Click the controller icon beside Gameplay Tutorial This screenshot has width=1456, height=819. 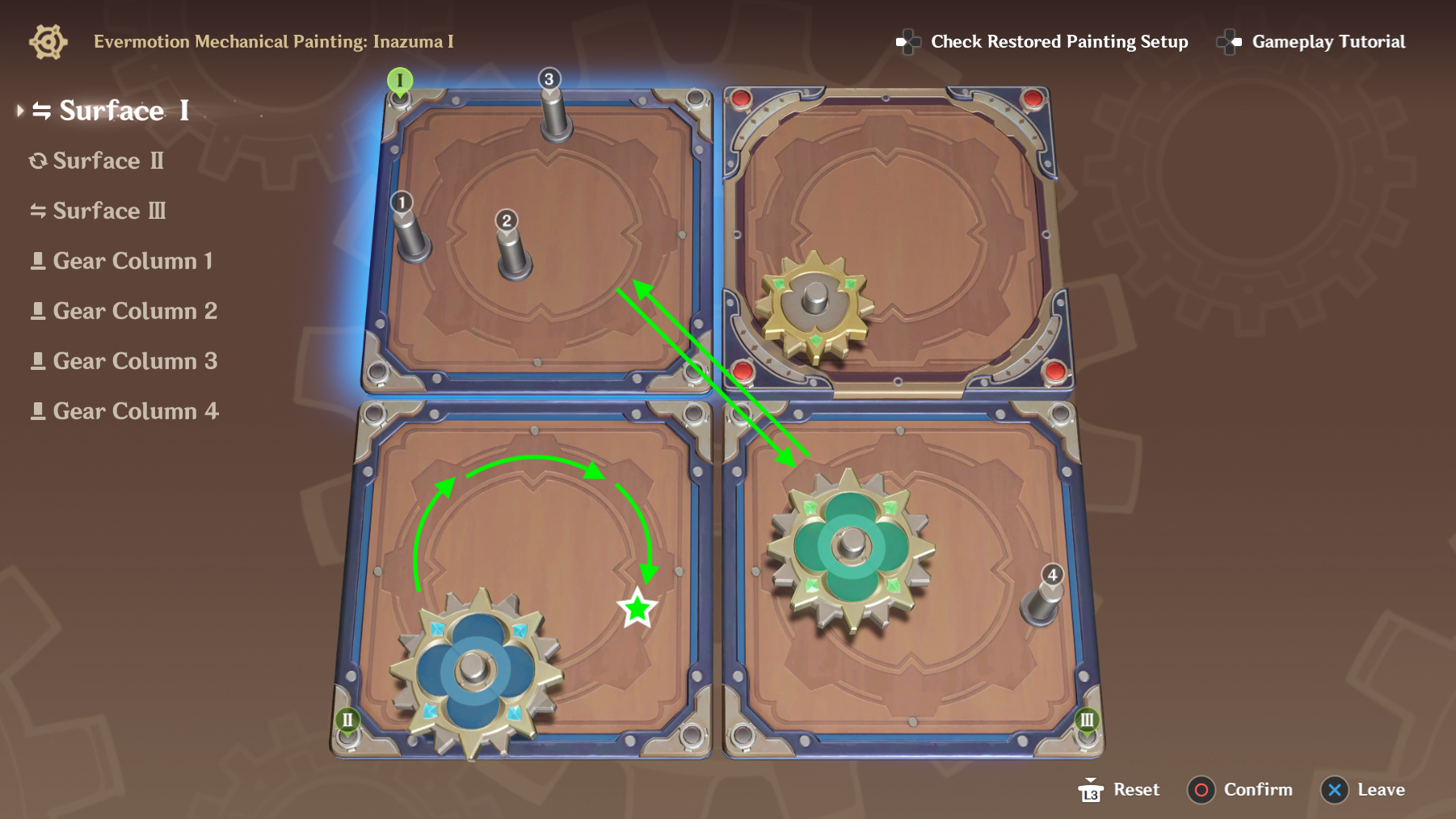coord(1231,42)
